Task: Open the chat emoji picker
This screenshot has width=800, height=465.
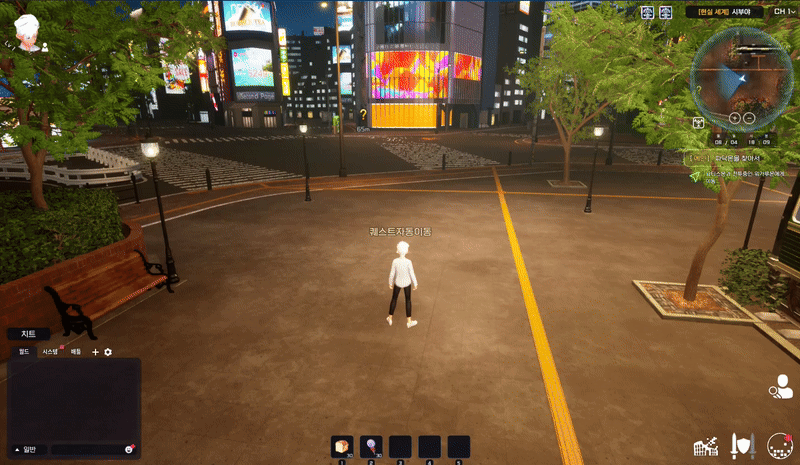Action: coord(129,449)
